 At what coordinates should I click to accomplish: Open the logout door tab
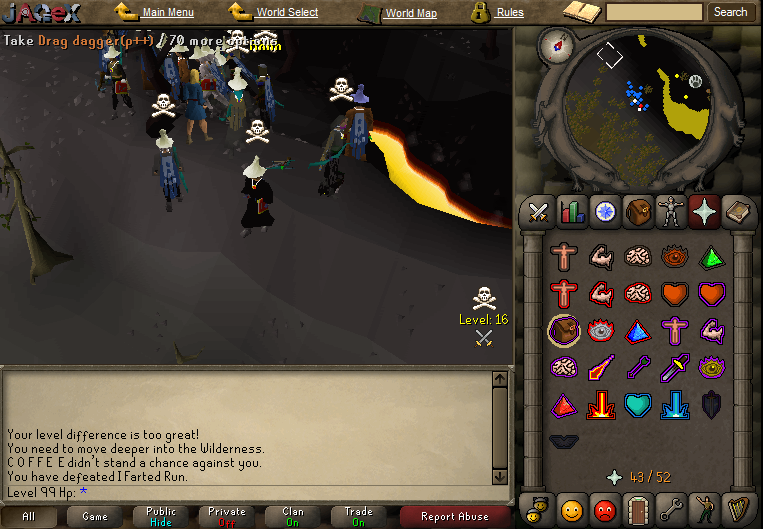(637, 508)
